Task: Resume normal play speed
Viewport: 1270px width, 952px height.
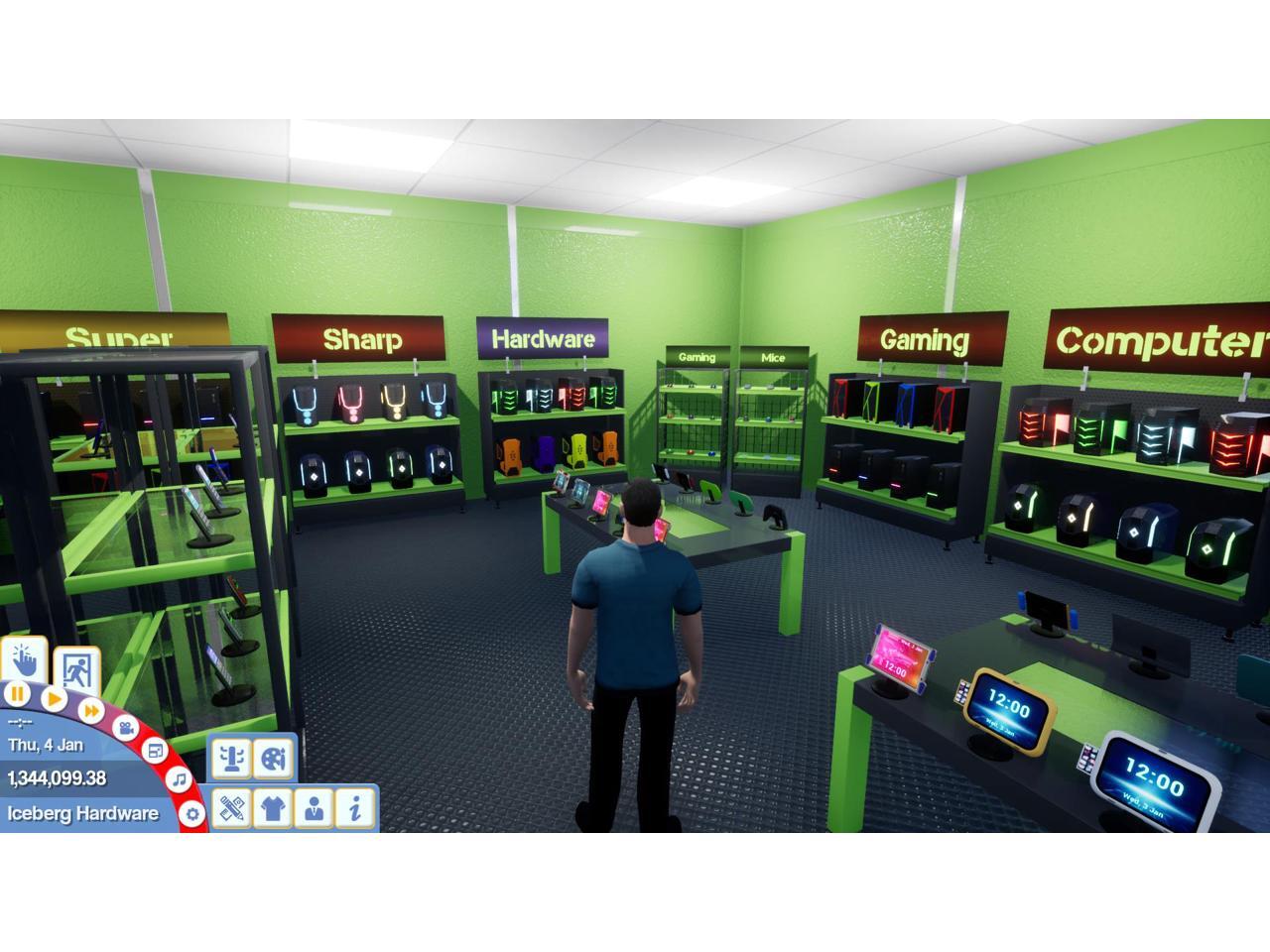Action: click(x=55, y=699)
